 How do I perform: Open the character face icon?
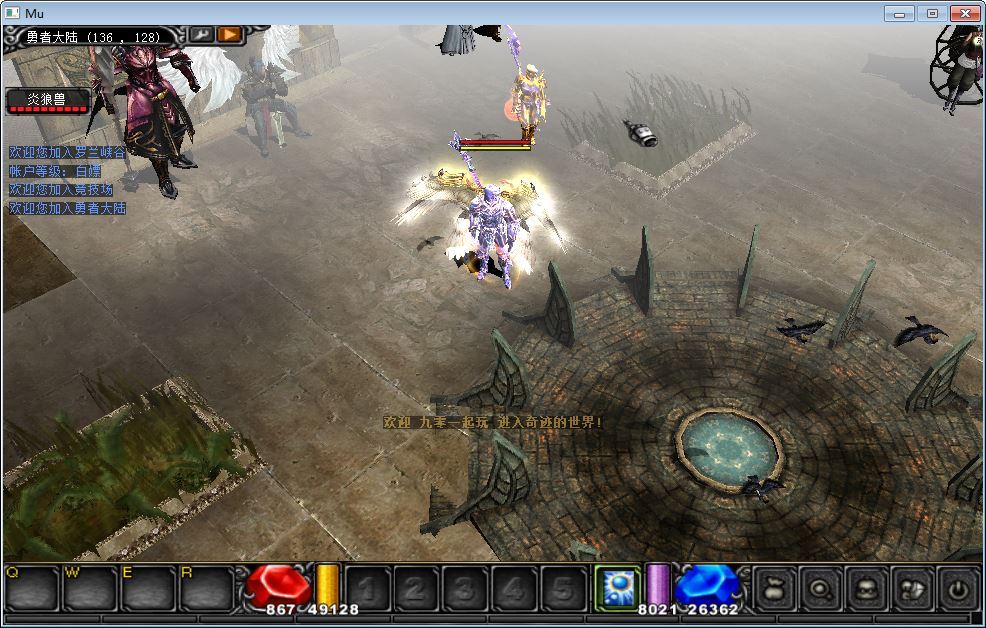866,590
